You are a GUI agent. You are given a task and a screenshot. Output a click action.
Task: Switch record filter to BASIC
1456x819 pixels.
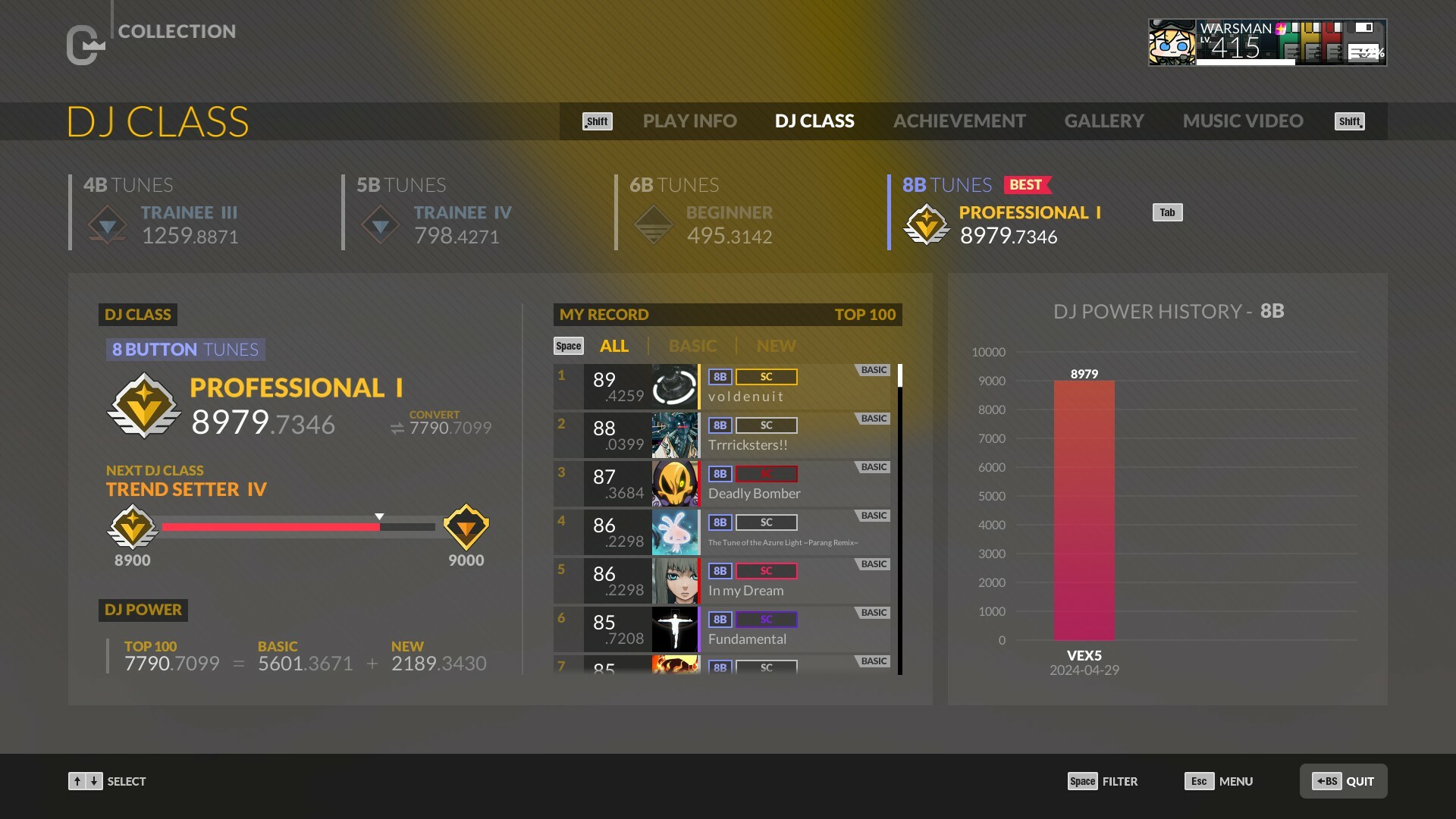692,346
